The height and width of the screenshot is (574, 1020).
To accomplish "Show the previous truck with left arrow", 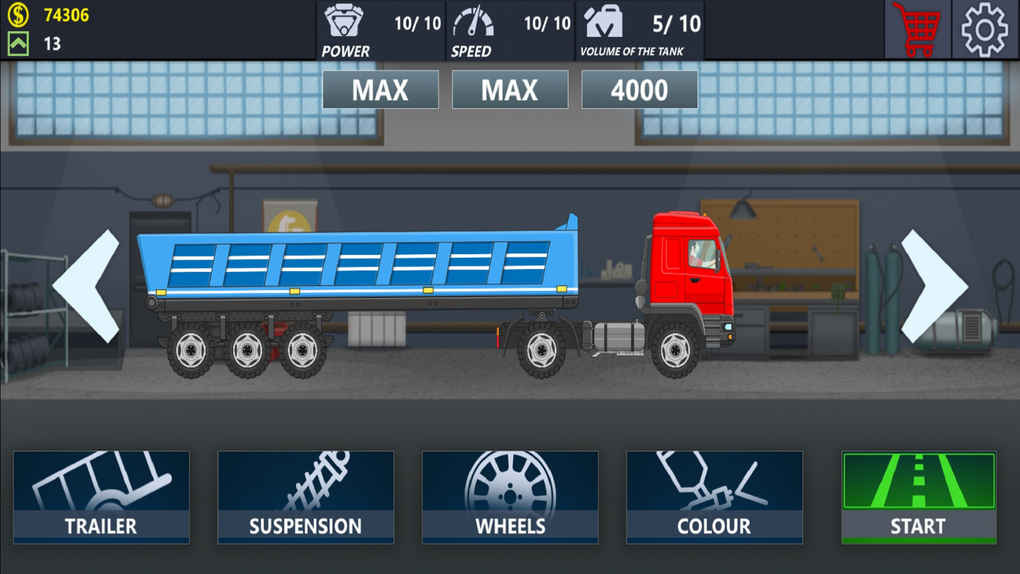I will pos(86,286).
